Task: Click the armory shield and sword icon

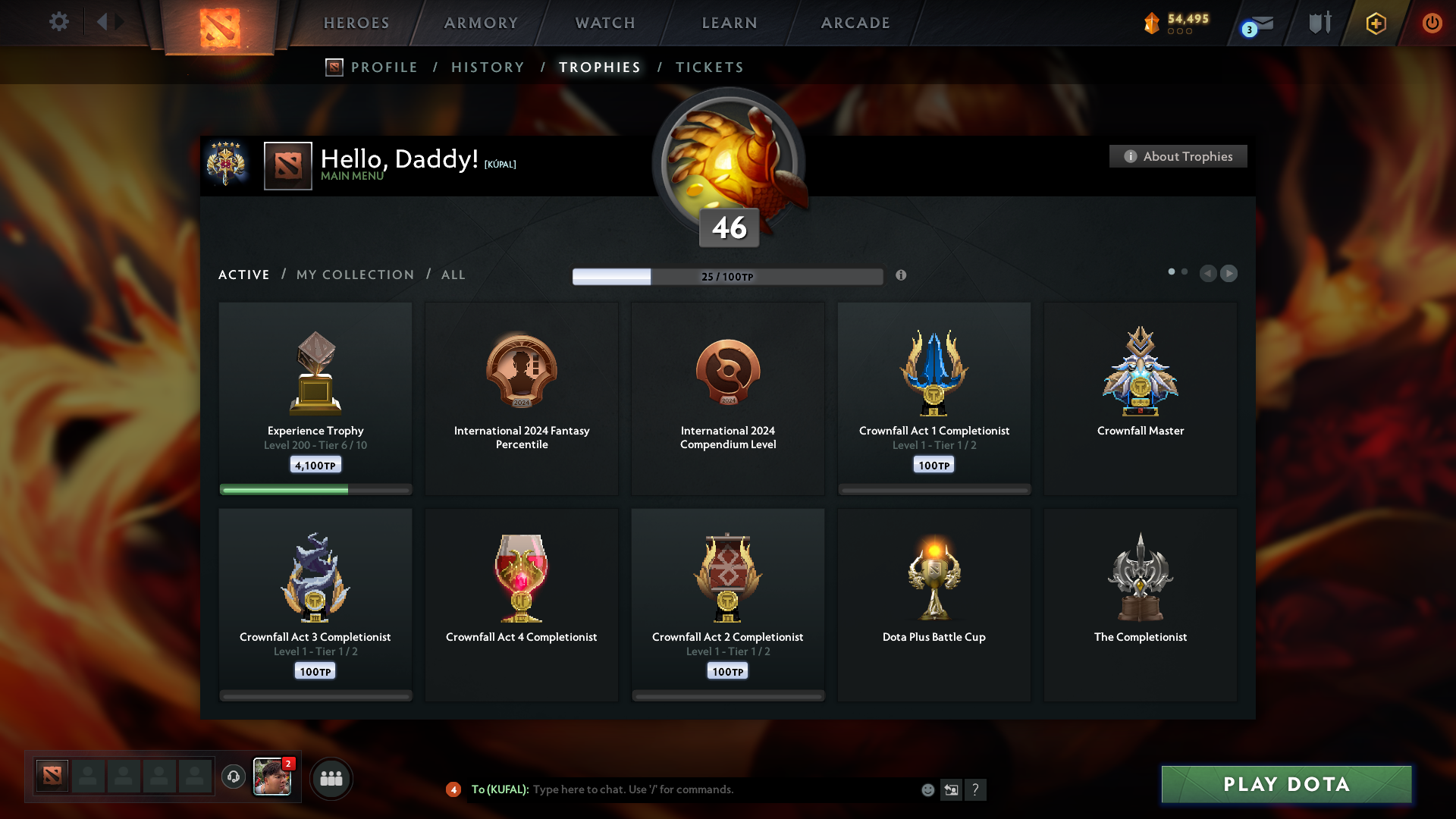Action: click(x=1319, y=23)
